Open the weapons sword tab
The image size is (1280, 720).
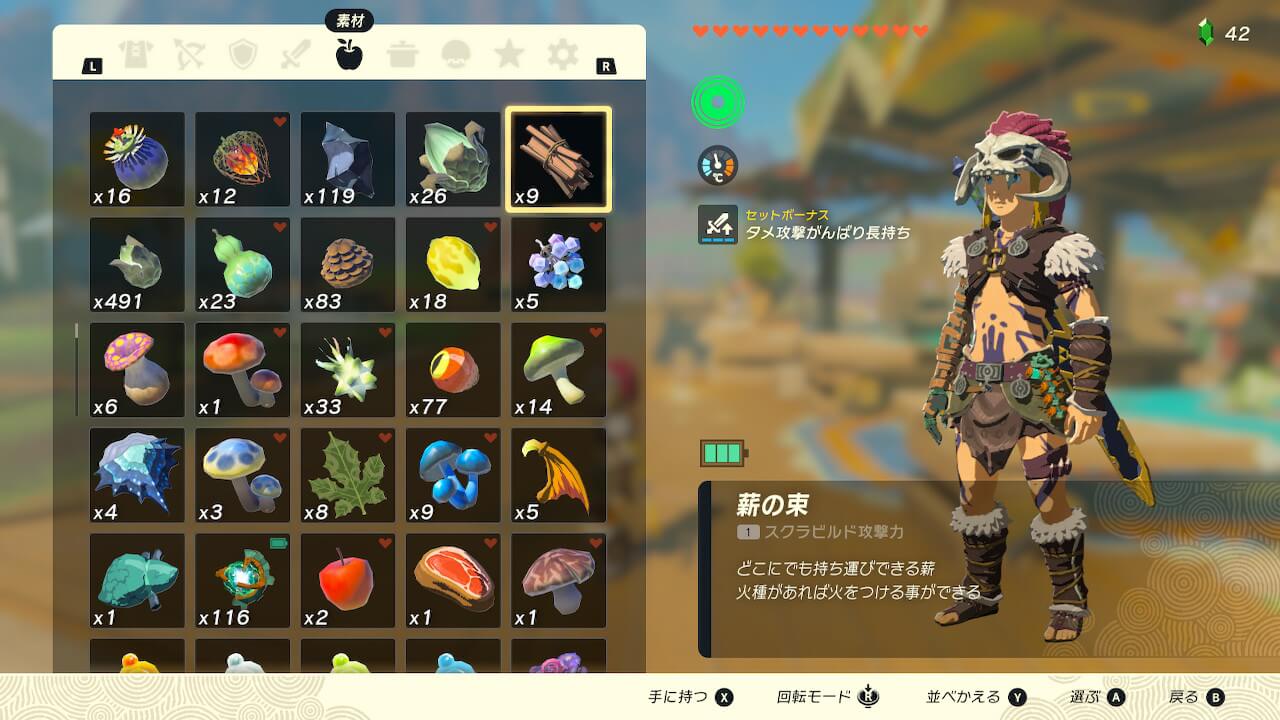(295, 55)
